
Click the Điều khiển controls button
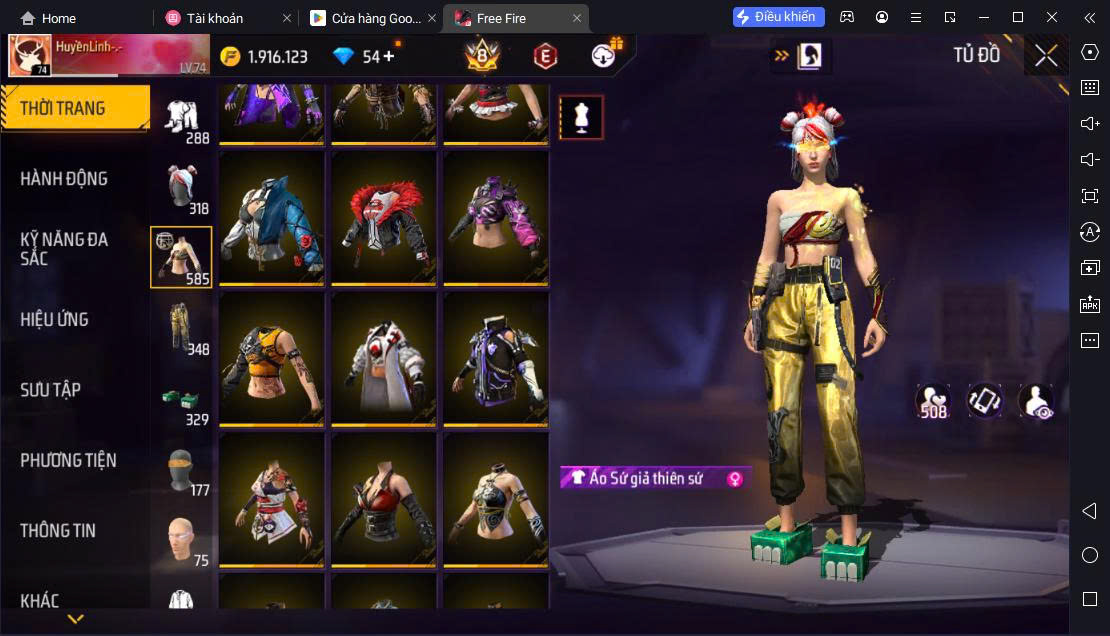click(x=778, y=17)
